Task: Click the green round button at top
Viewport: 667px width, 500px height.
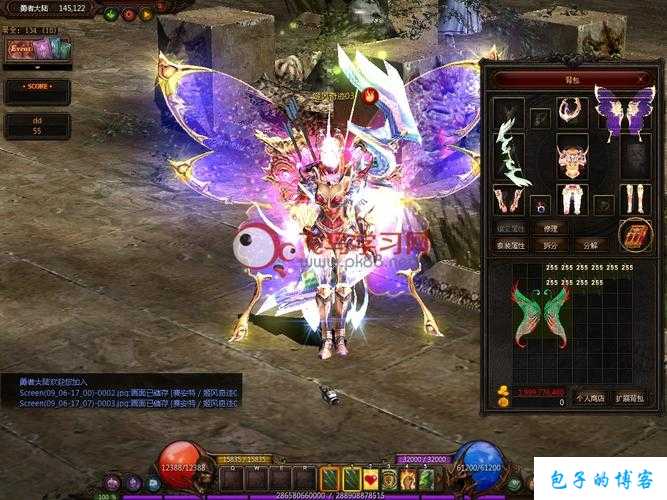Action: point(112,13)
